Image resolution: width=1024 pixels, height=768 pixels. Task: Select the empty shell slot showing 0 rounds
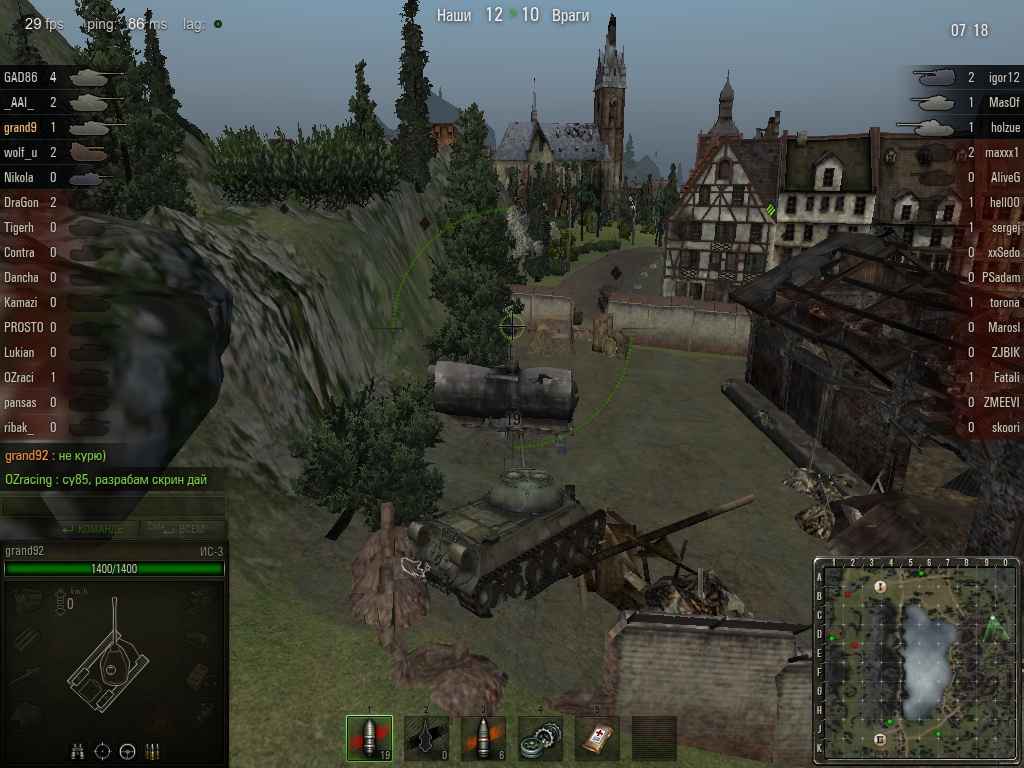pos(426,739)
